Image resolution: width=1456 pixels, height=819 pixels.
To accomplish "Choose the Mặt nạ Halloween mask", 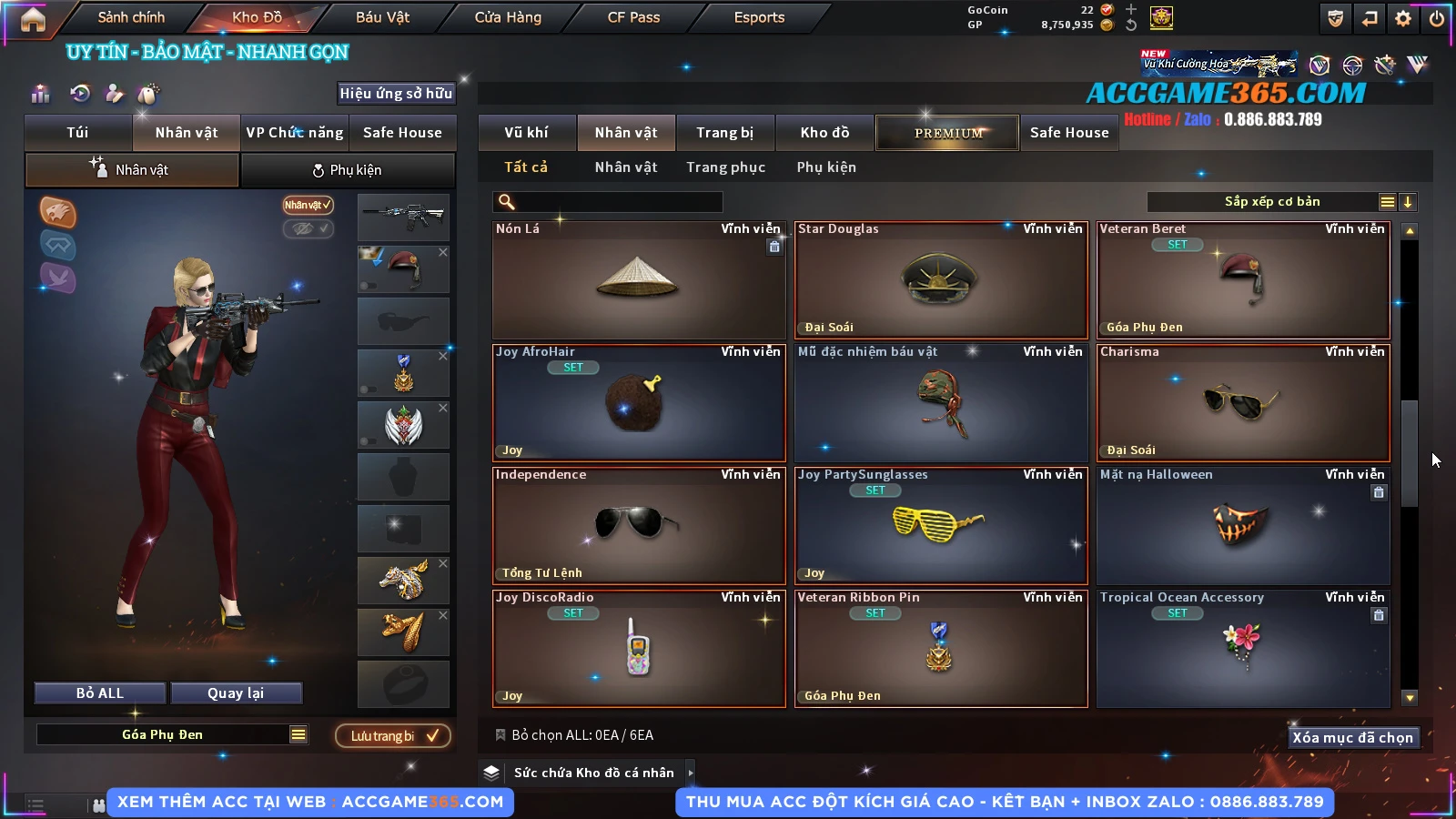I will pyautogui.click(x=1242, y=526).
